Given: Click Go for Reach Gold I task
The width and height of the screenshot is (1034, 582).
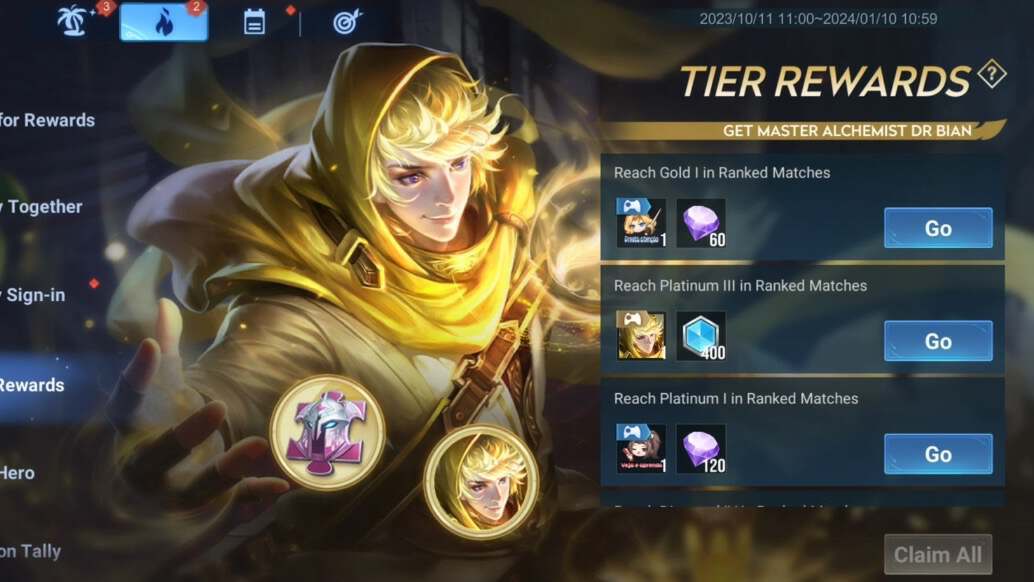Looking at the screenshot, I should pyautogui.click(x=937, y=228).
